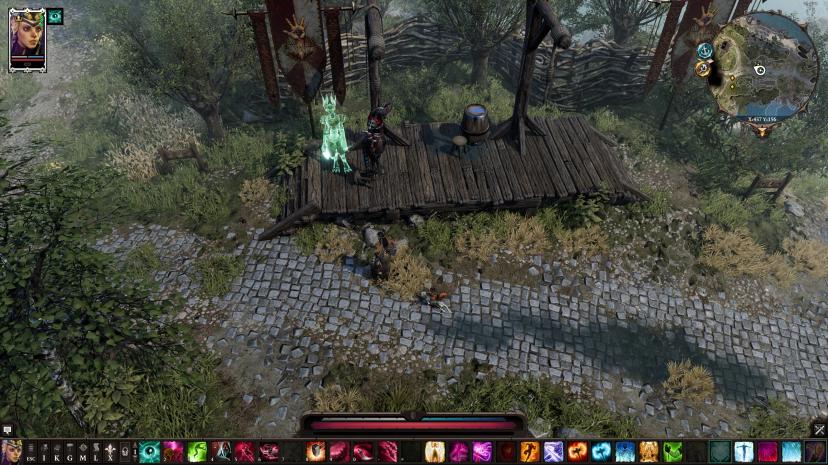Activate the white figure on blue skill

pos(743,451)
